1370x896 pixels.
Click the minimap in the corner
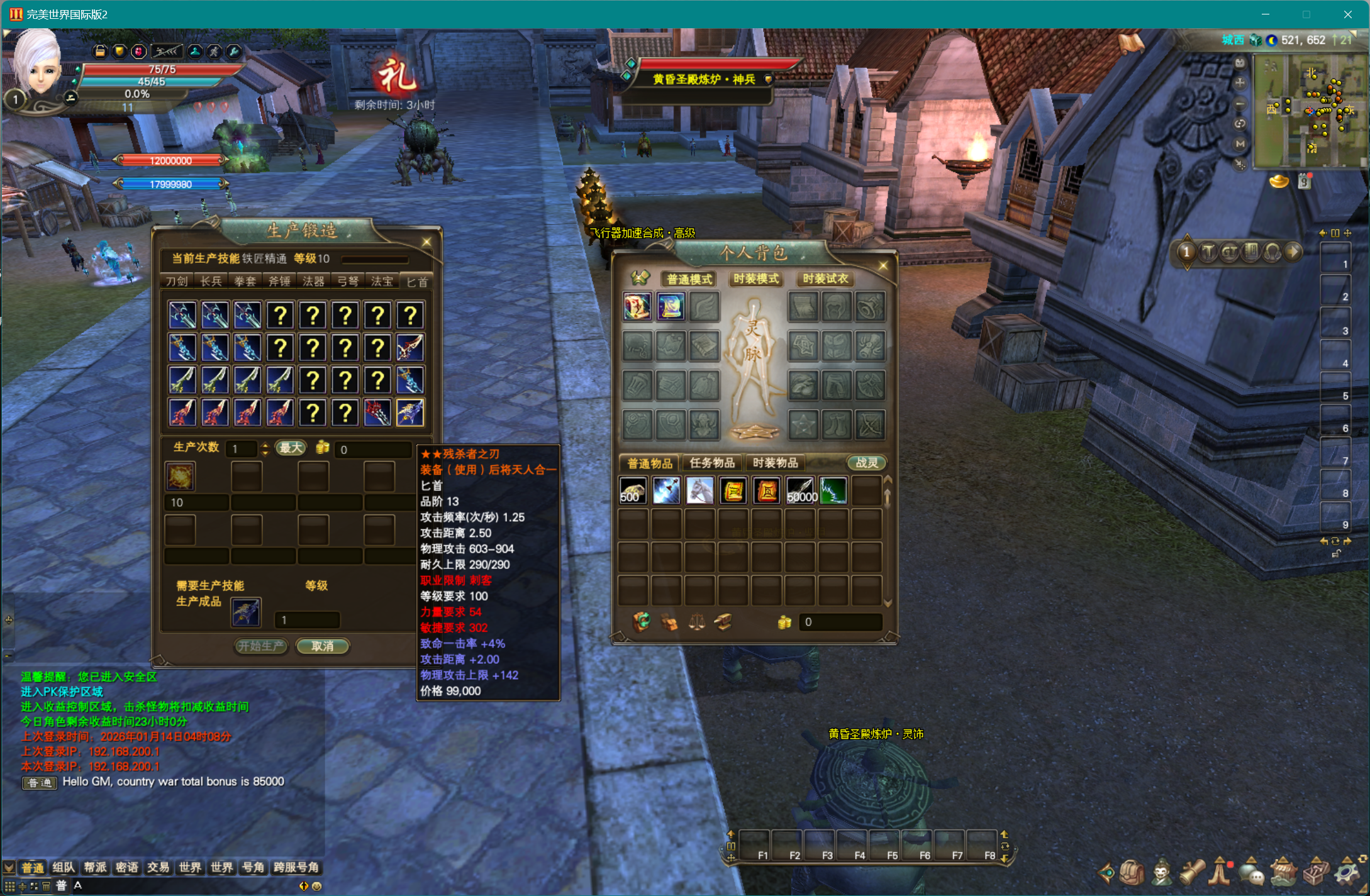pos(1310,111)
